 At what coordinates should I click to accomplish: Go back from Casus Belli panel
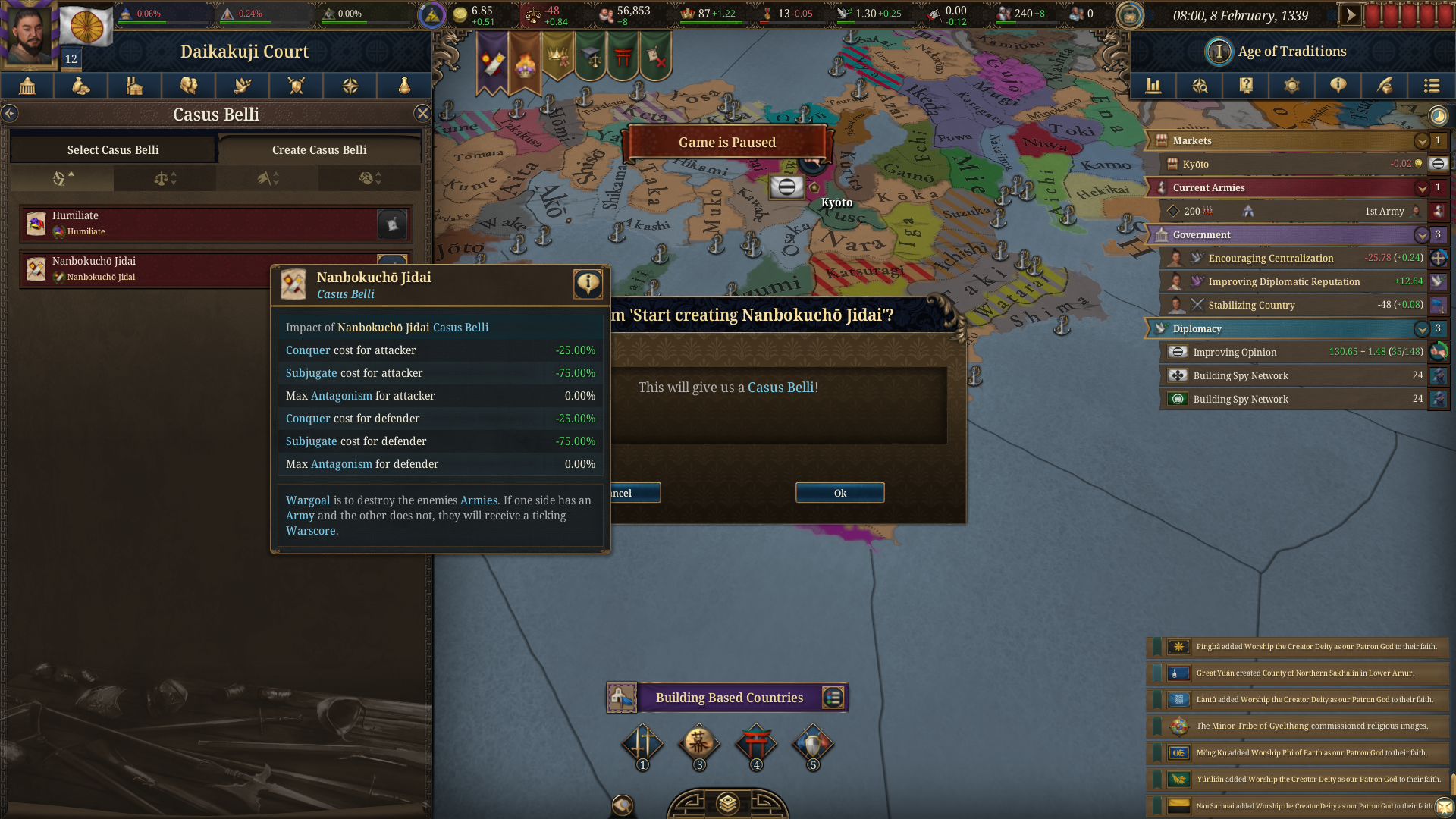point(10,114)
